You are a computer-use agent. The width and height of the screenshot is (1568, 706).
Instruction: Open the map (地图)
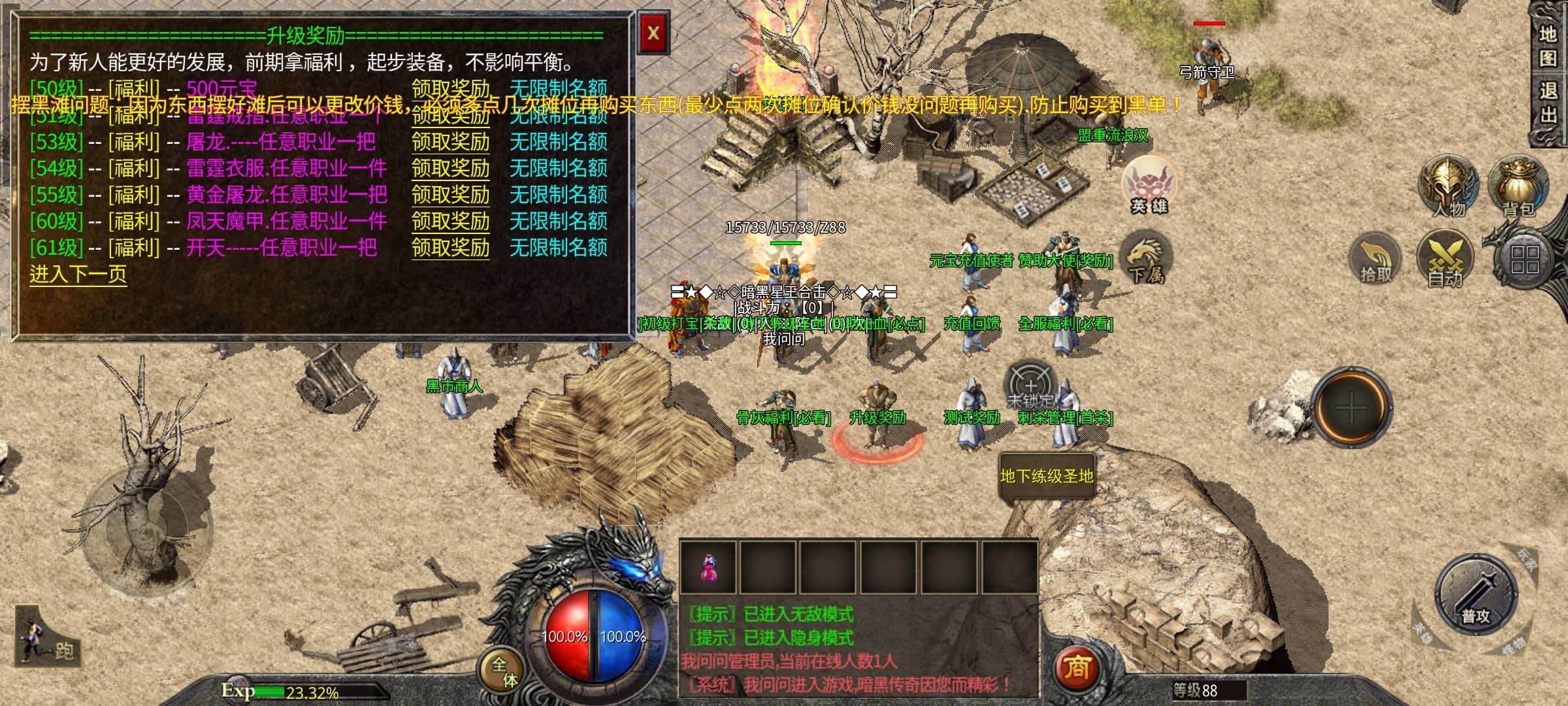1547,46
